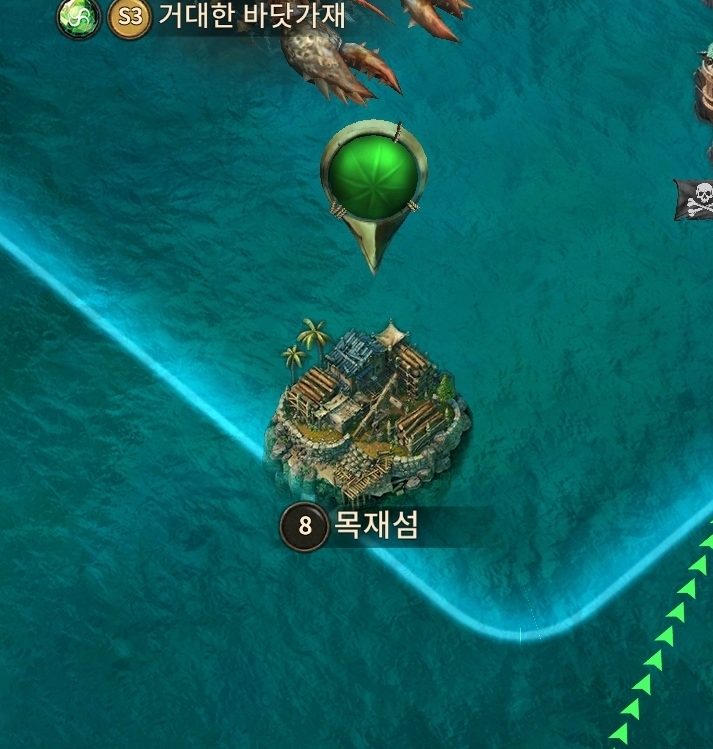This screenshot has height=749, width=713.
Task: Tap the green swirl icon beside S3
Action: point(77,17)
